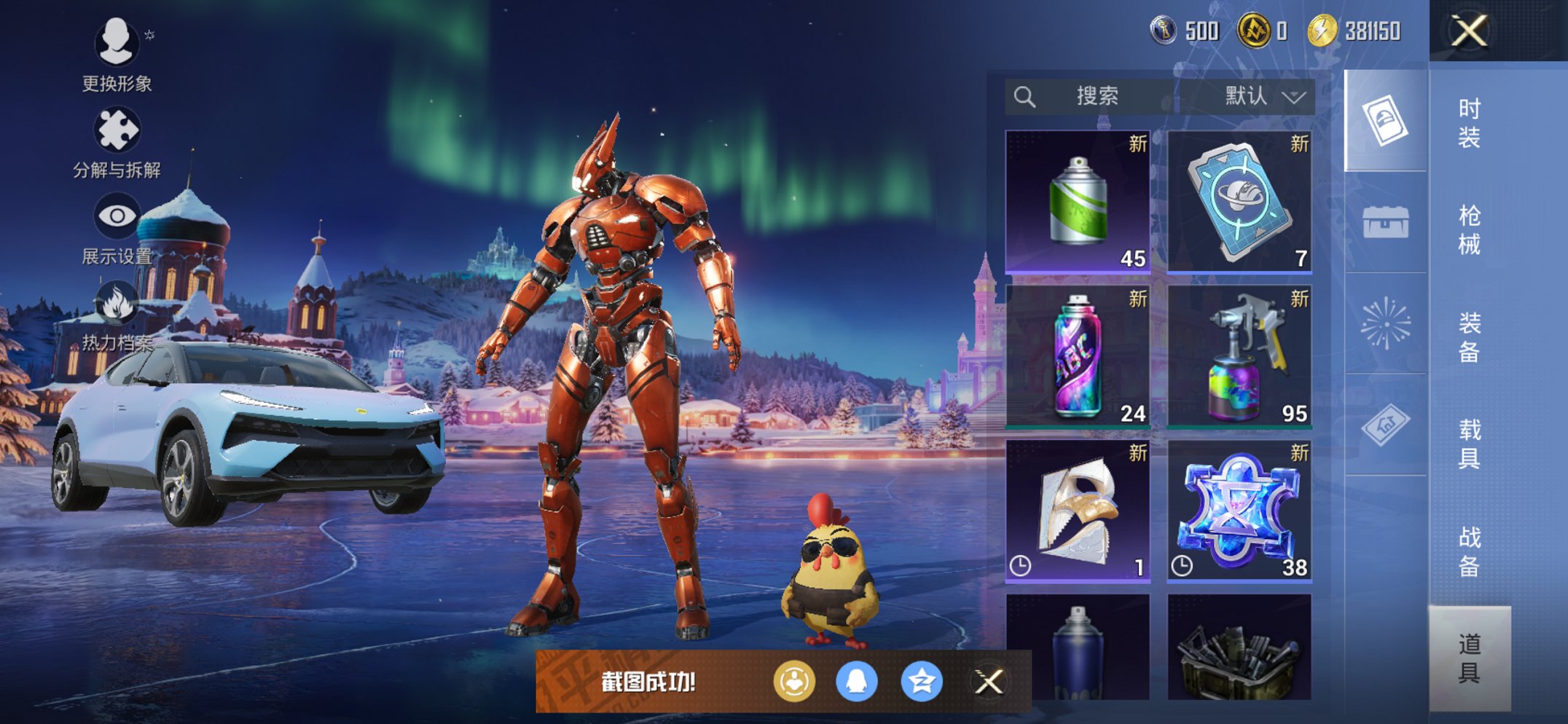Image resolution: width=1568 pixels, height=724 pixels.
Task: Select the white mask item
Action: [1078, 510]
